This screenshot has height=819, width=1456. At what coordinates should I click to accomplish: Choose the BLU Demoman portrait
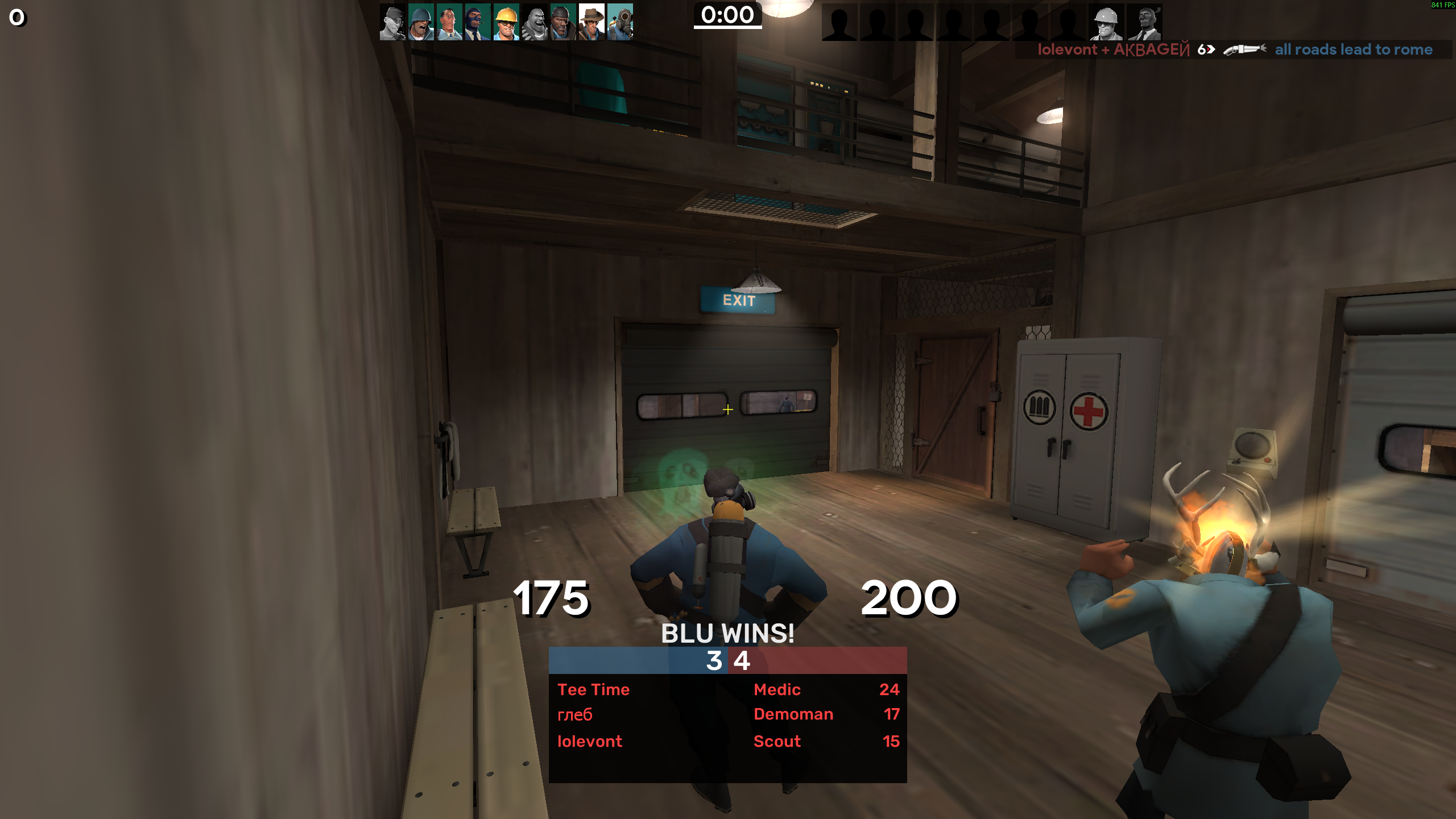pos(563,23)
